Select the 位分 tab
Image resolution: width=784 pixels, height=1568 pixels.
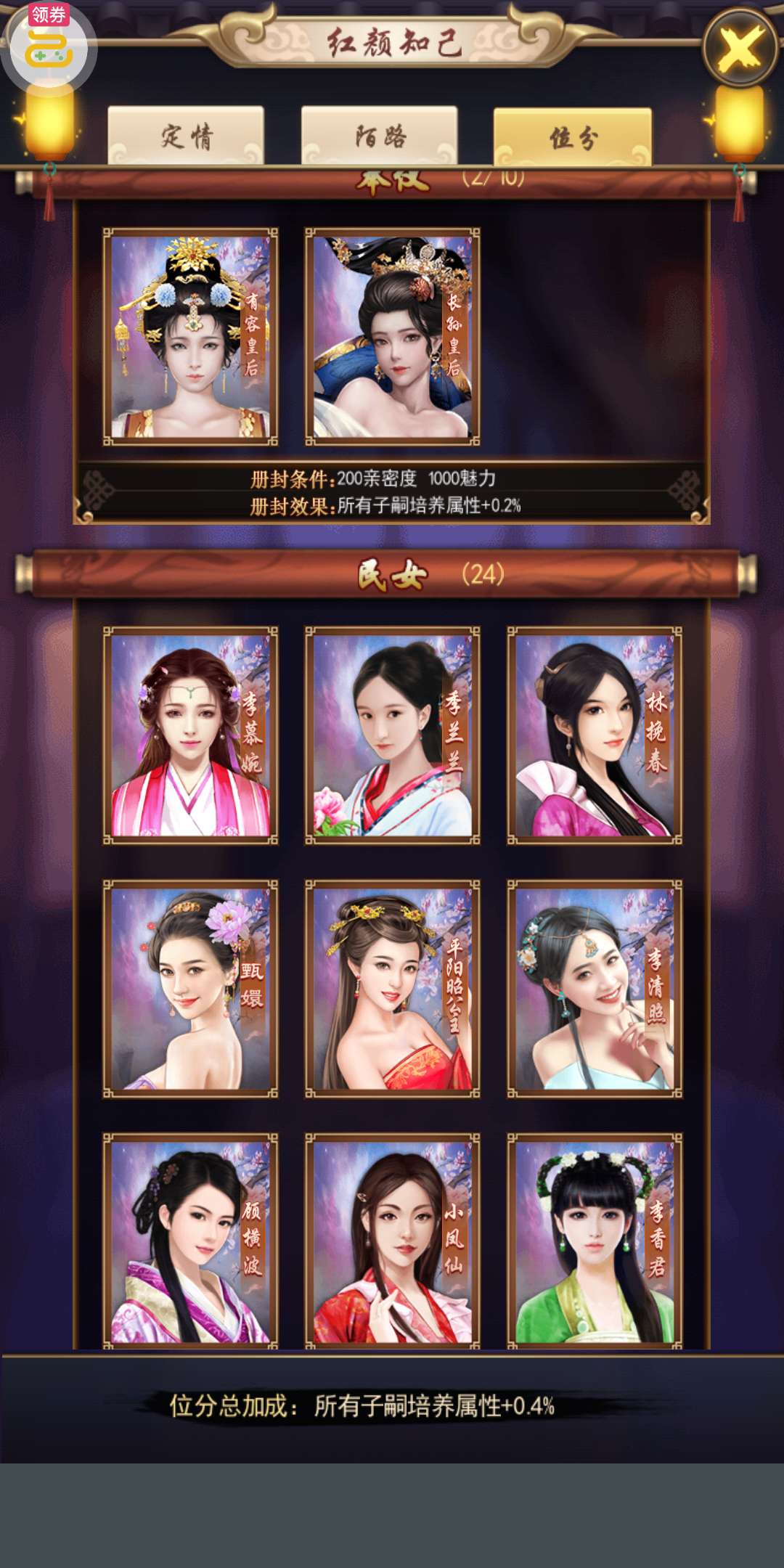(572, 137)
